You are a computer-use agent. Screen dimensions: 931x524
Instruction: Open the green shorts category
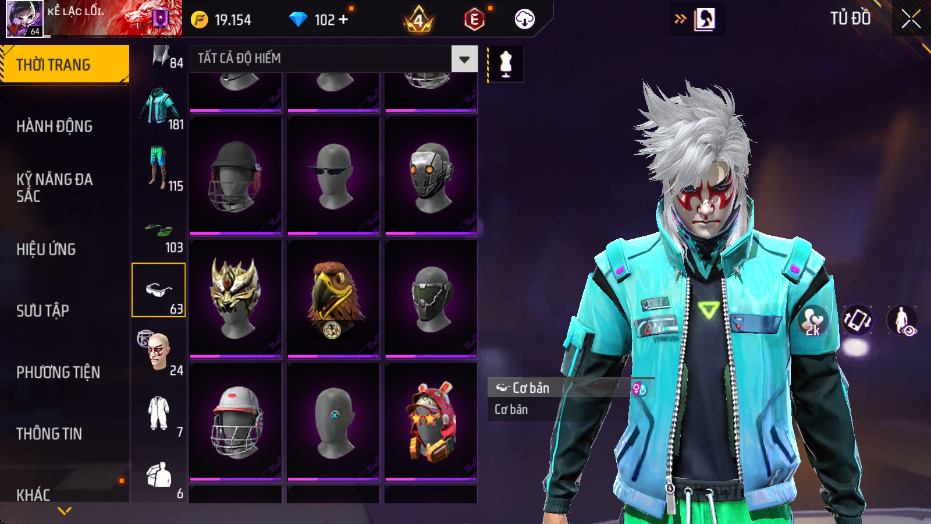(x=158, y=168)
